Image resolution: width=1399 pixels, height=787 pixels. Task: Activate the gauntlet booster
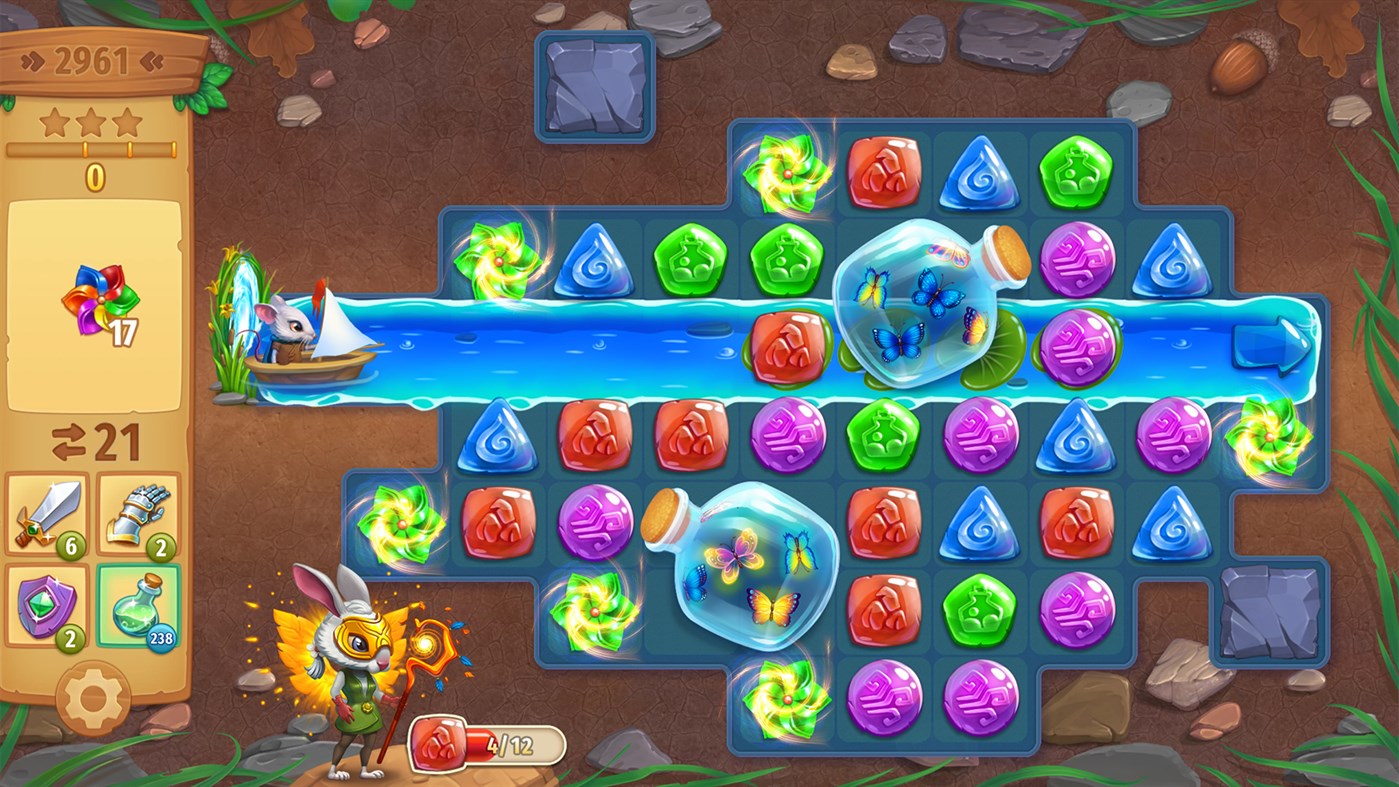click(x=140, y=514)
